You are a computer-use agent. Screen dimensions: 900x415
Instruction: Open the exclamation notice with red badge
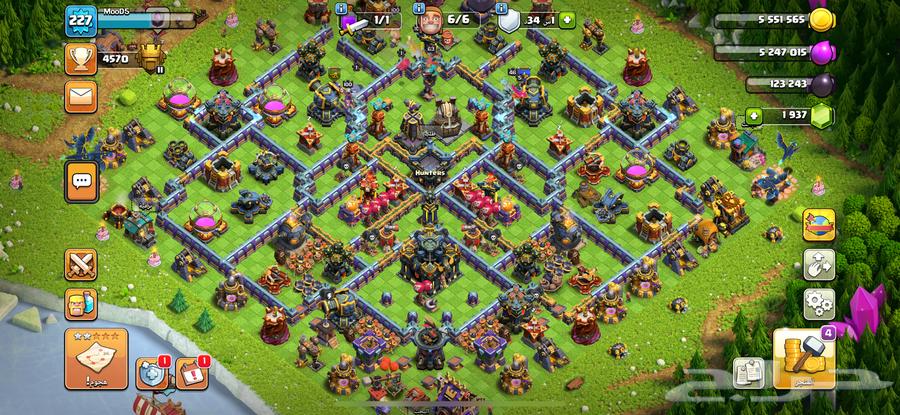(191, 374)
